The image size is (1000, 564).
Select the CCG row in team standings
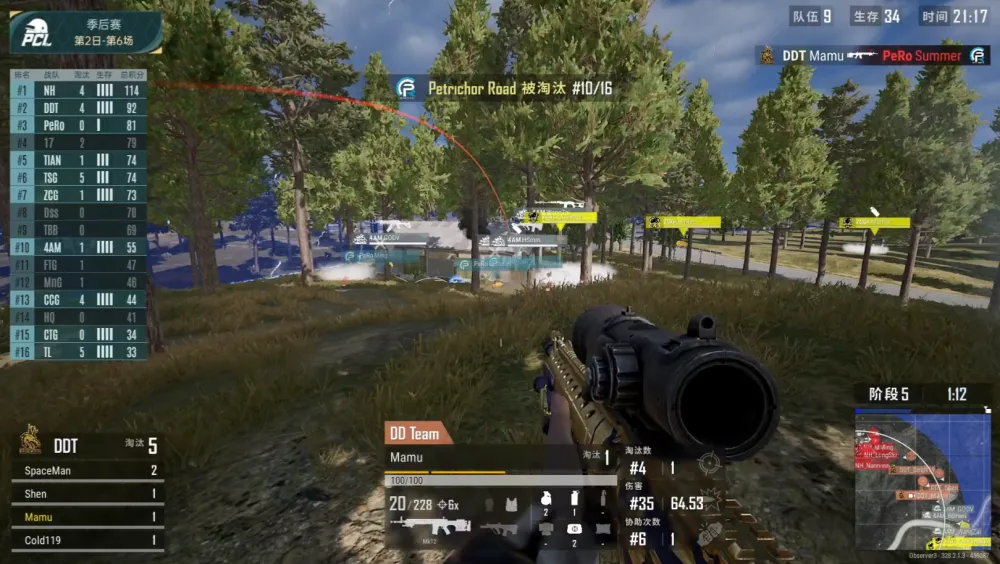[x=79, y=299]
